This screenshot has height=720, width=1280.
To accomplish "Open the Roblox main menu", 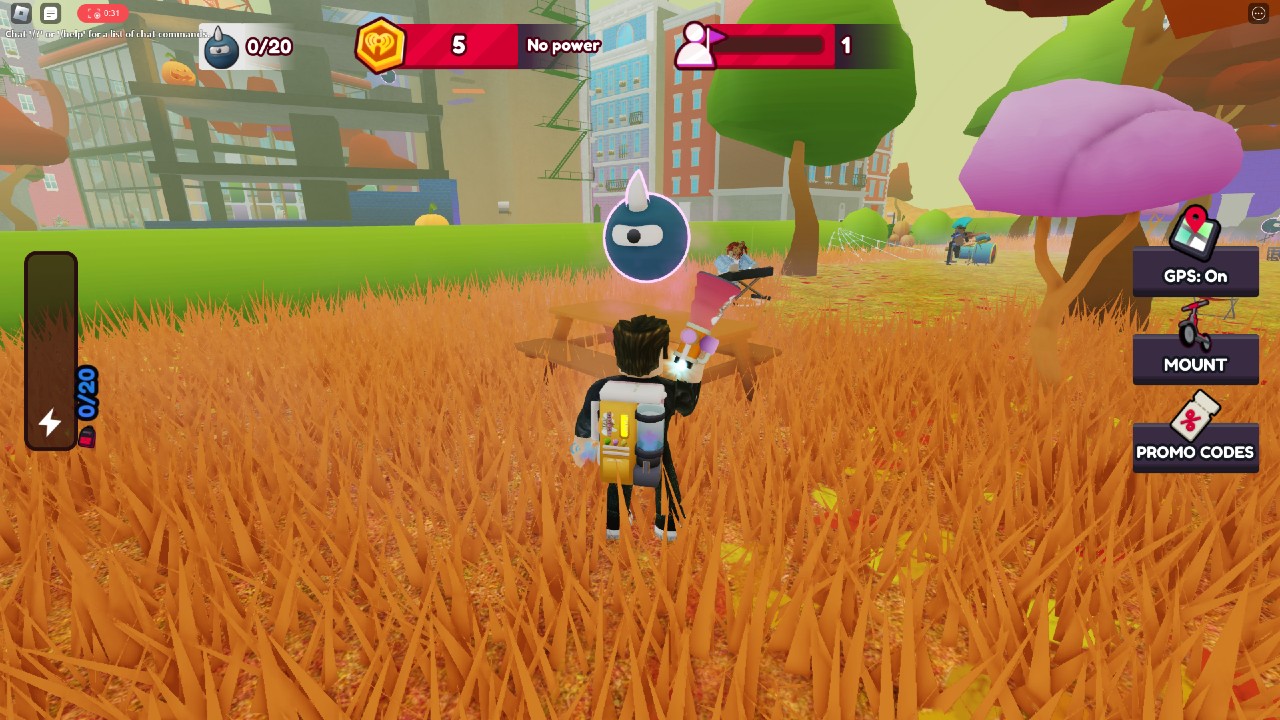I will 21,13.
